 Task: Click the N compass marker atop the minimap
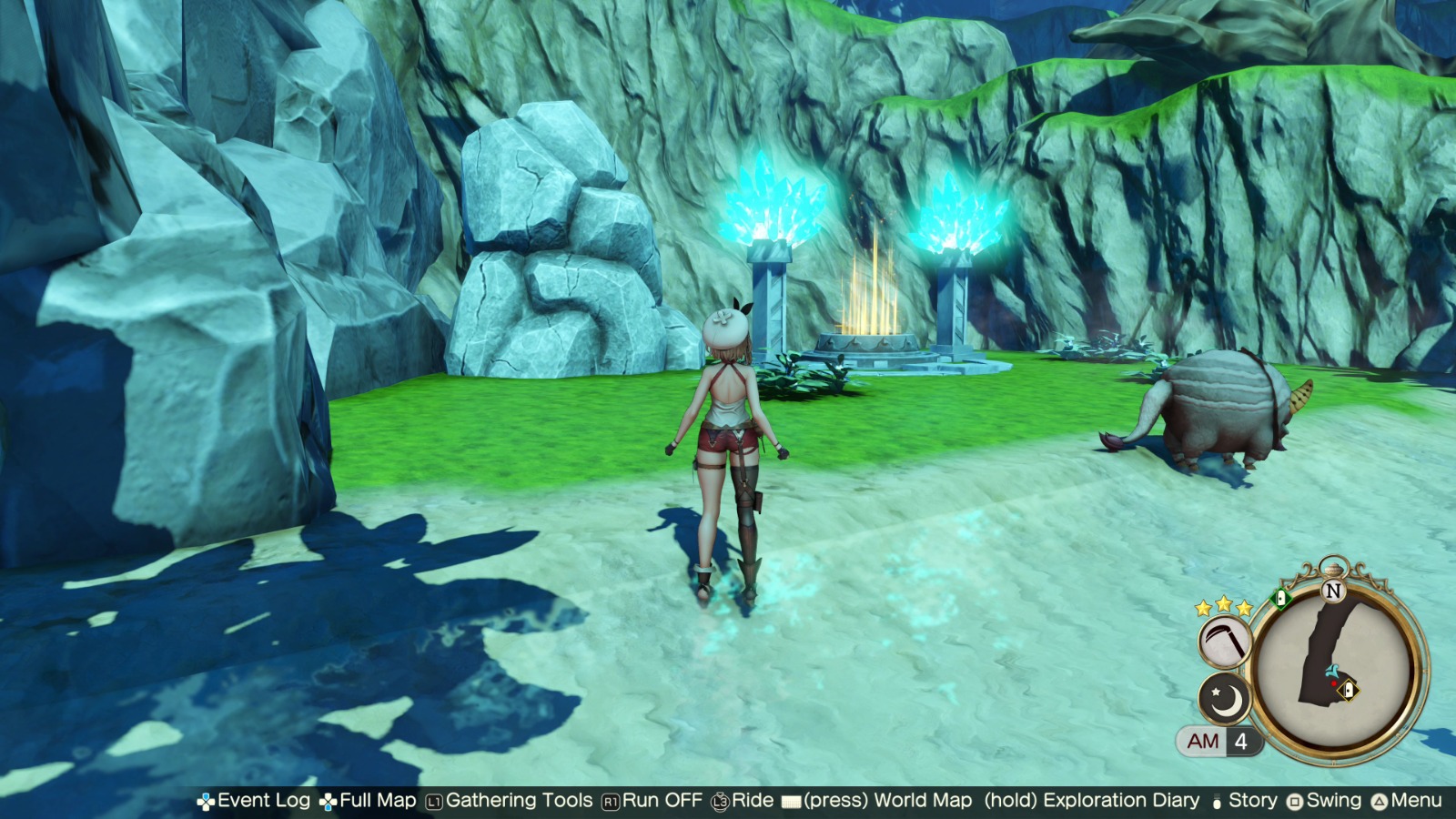pos(1333,590)
